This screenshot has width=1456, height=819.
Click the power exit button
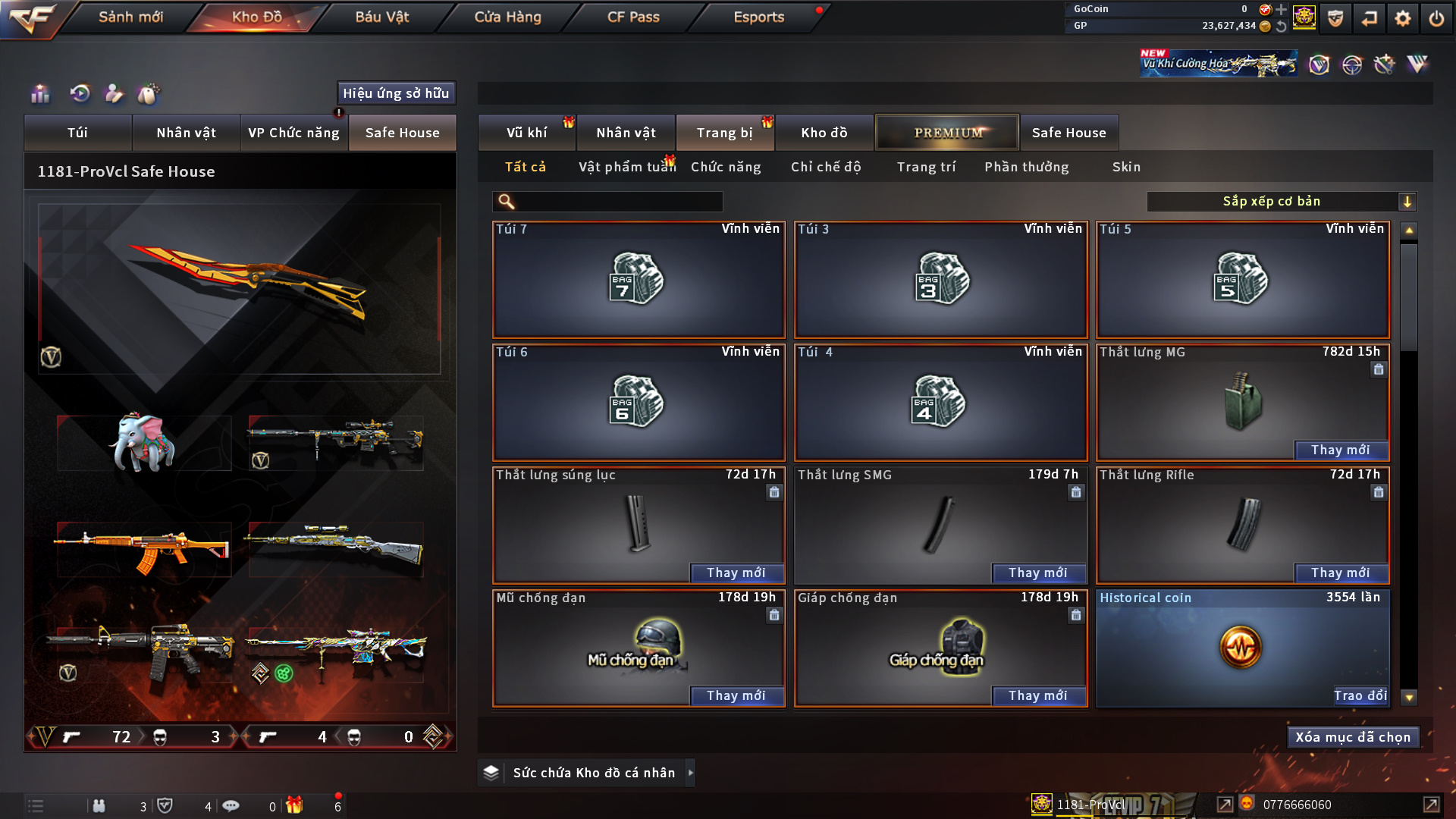[1436, 18]
